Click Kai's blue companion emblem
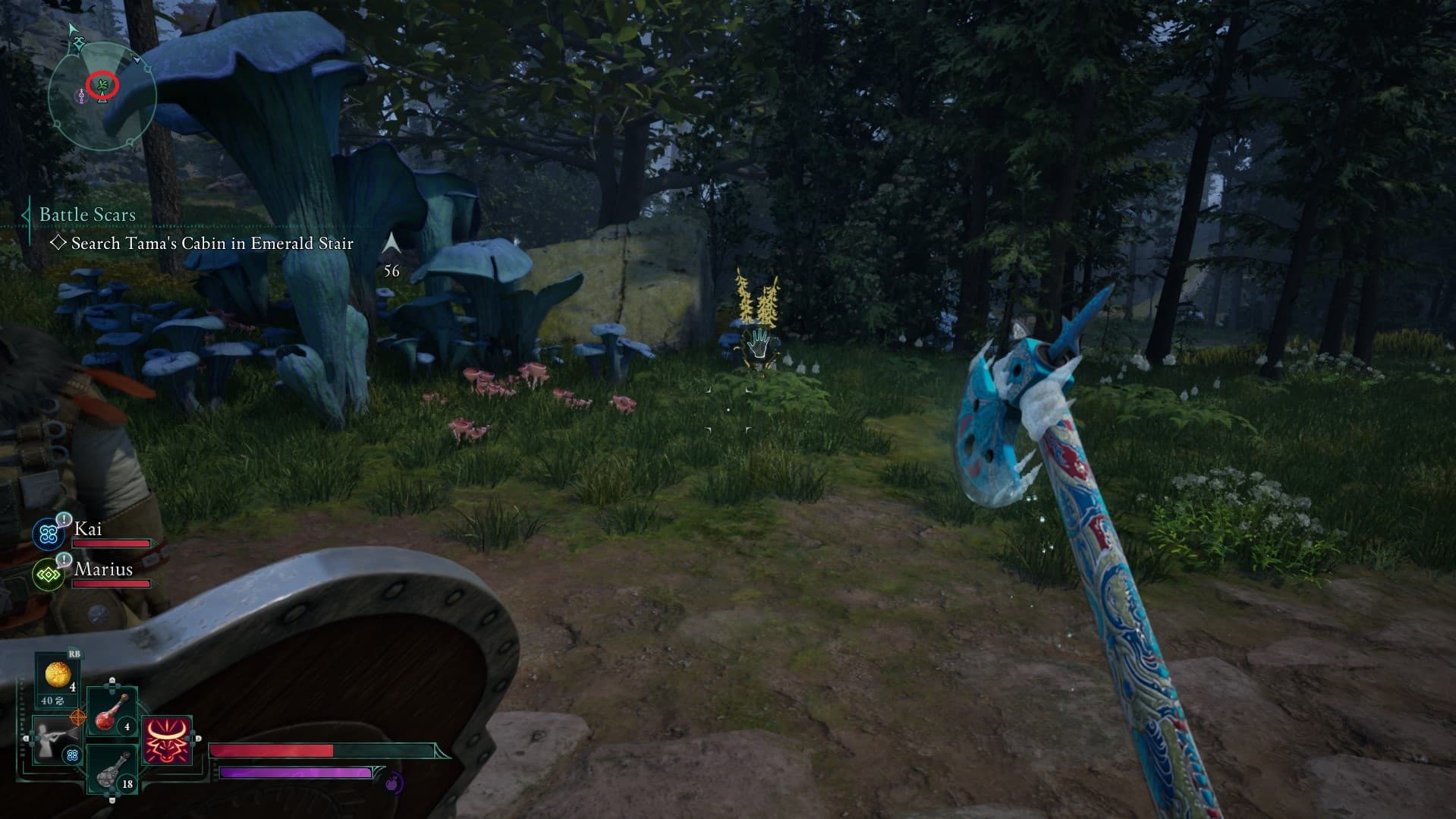The image size is (1456, 819). [48, 532]
